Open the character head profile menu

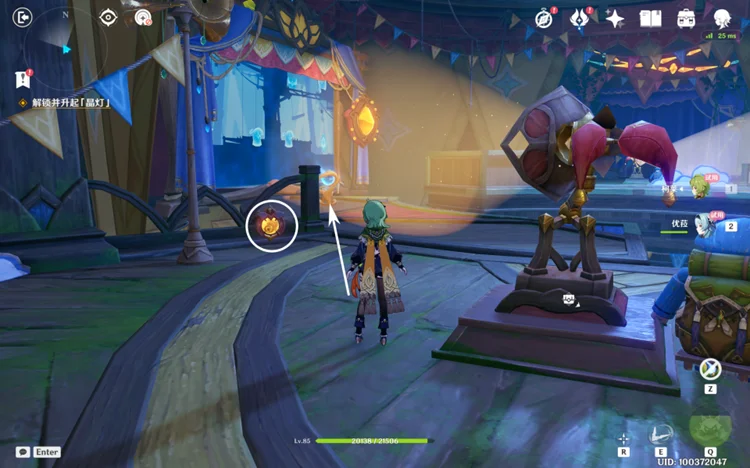pos(722,18)
